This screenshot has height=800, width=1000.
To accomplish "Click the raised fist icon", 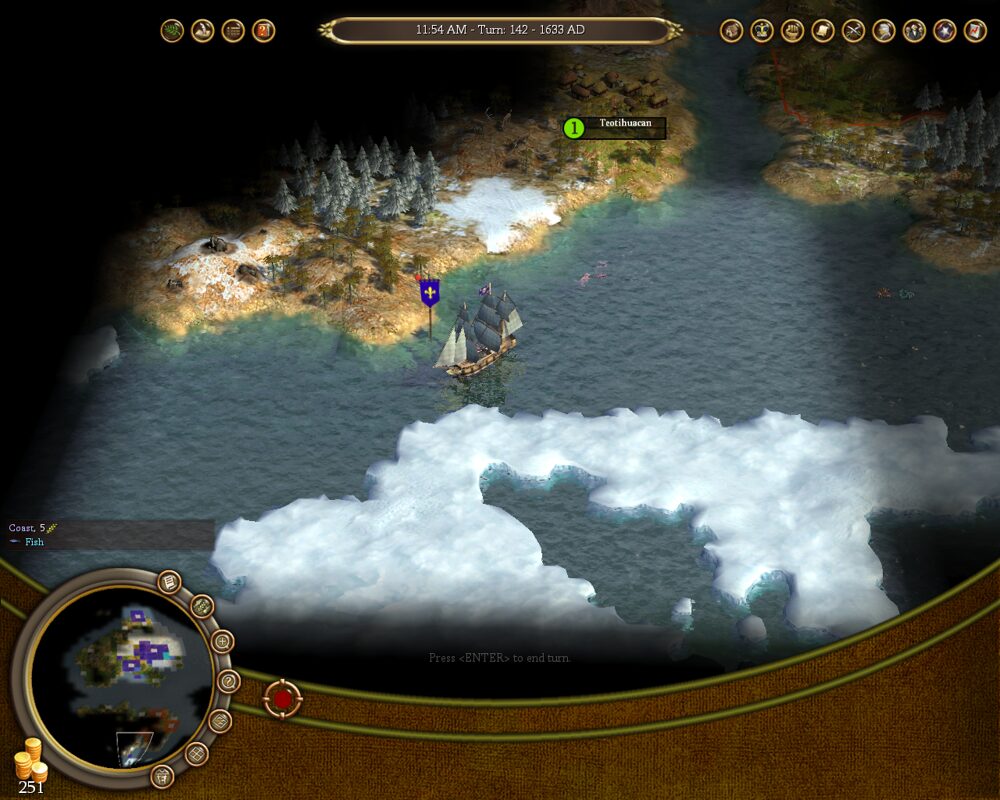I will tap(793, 31).
